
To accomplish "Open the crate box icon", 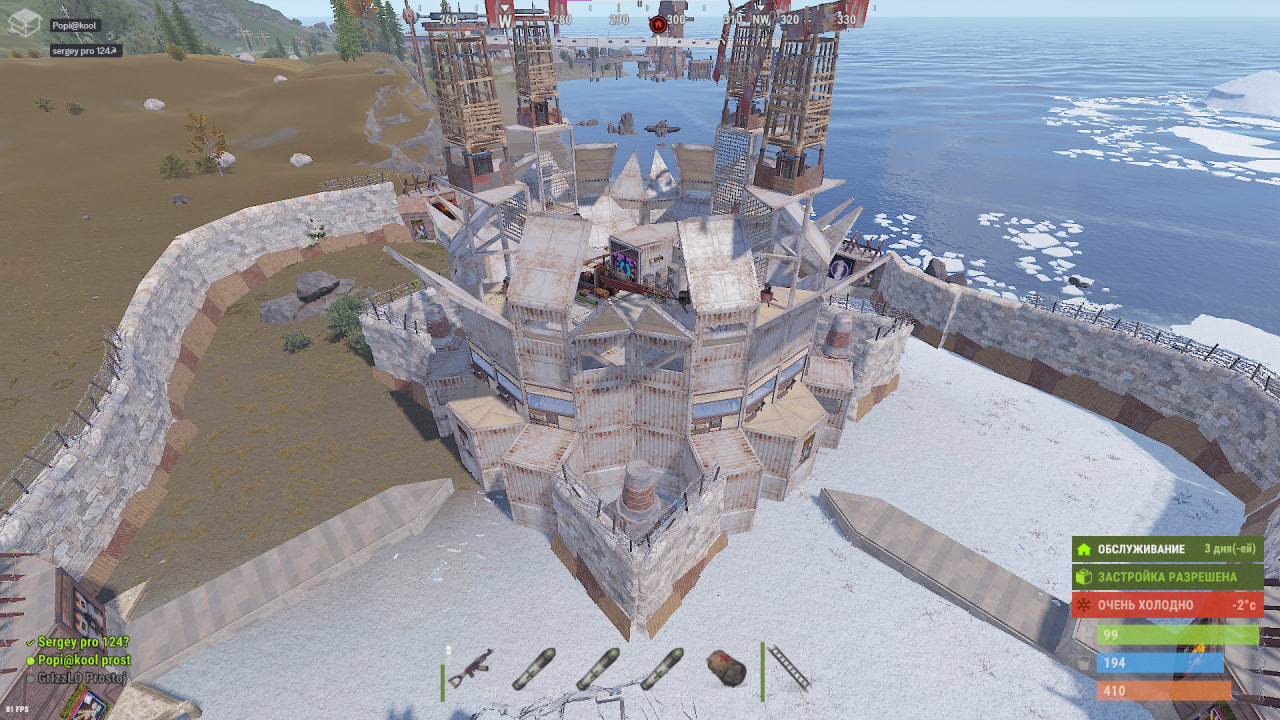I will coord(24,22).
